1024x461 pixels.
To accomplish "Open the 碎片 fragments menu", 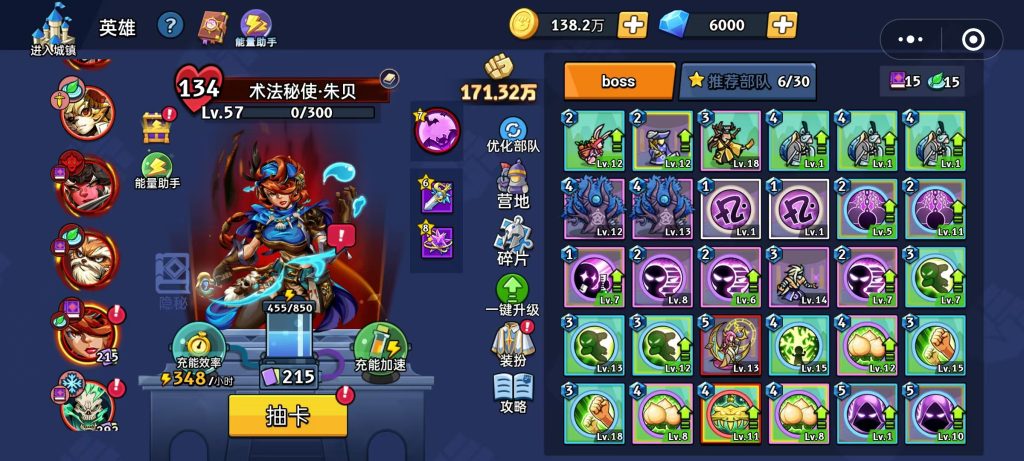I will [x=513, y=239].
